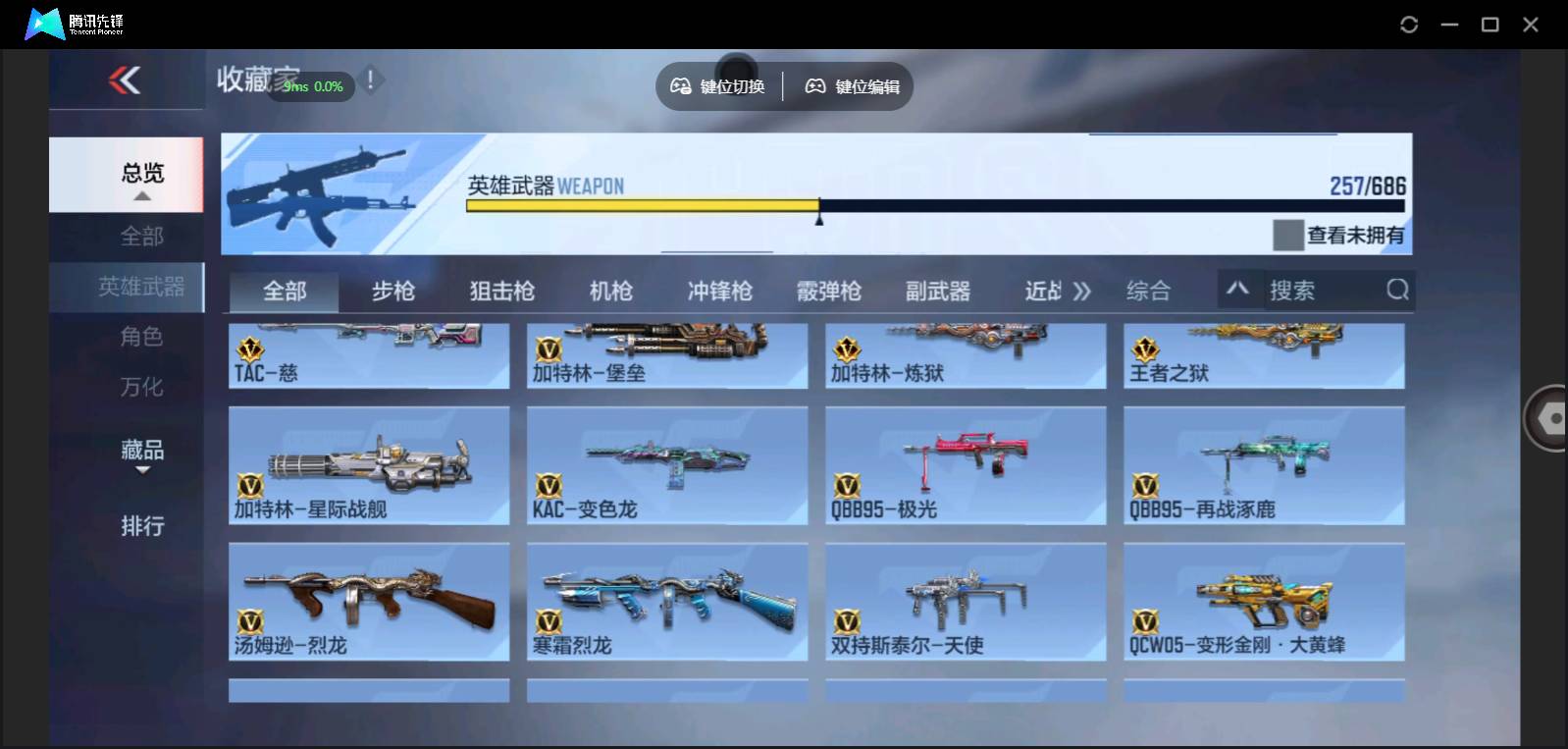Switch to the 狙击枪 tab
This screenshot has height=749, width=1568.
coord(502,290)
